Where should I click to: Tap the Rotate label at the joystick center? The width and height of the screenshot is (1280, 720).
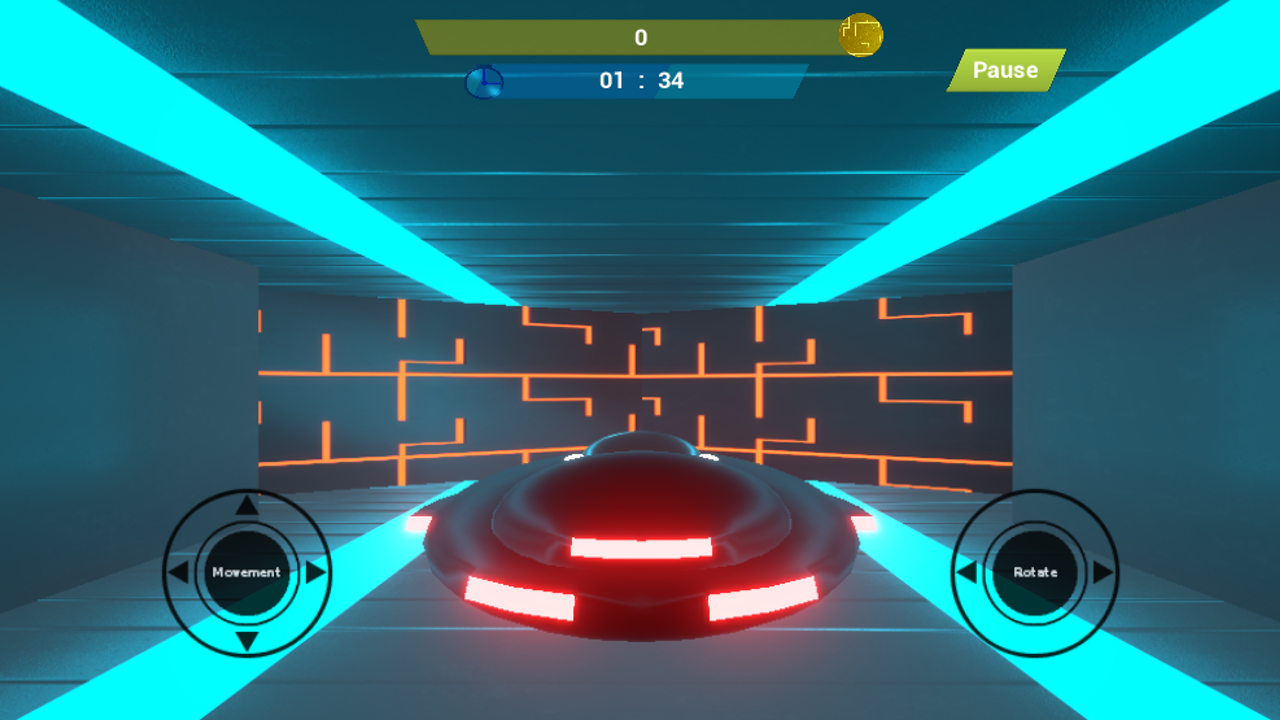pyautogui.click(x=1036, y=572)
